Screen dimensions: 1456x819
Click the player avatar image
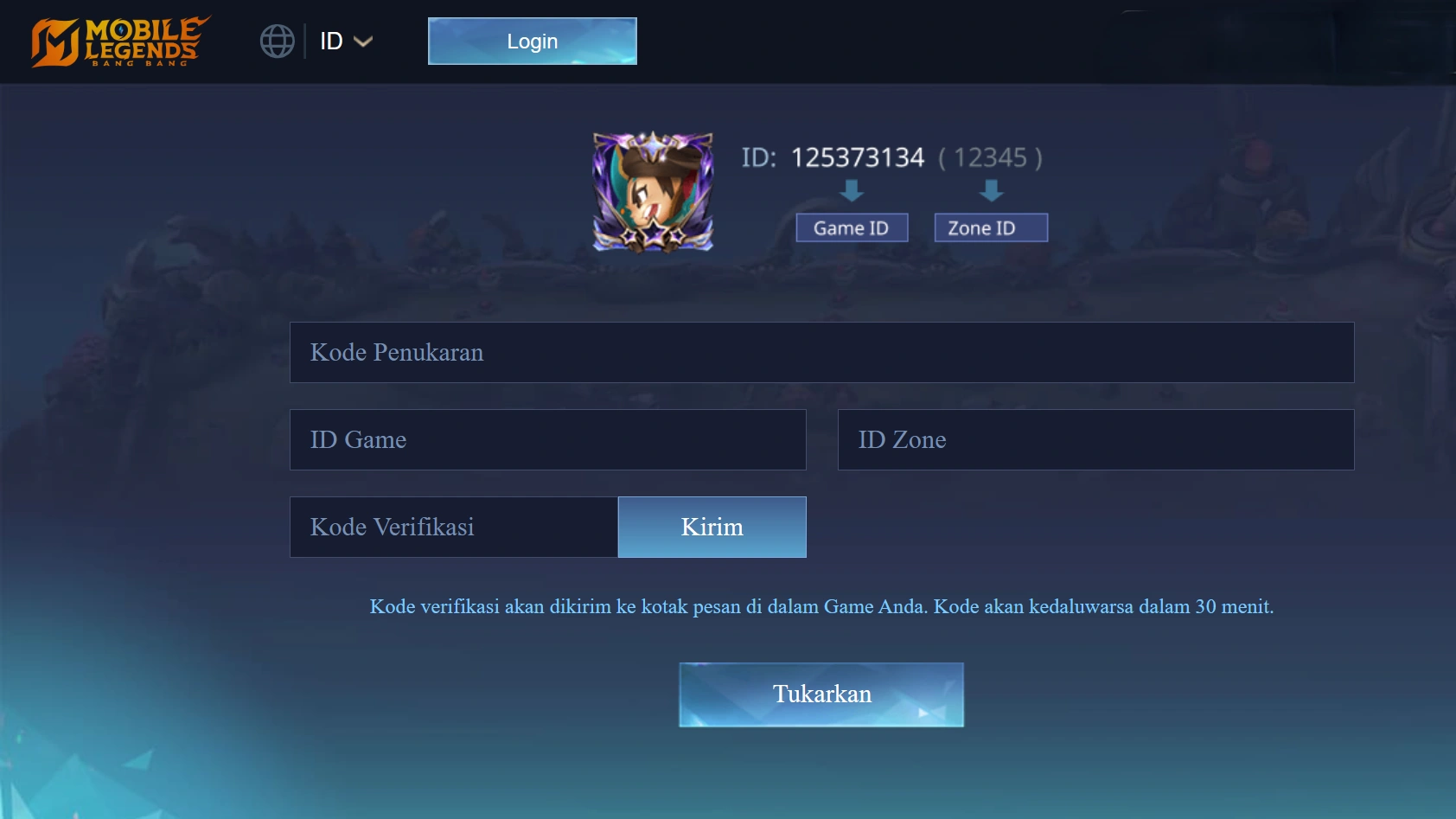click(x=652, y=192)
